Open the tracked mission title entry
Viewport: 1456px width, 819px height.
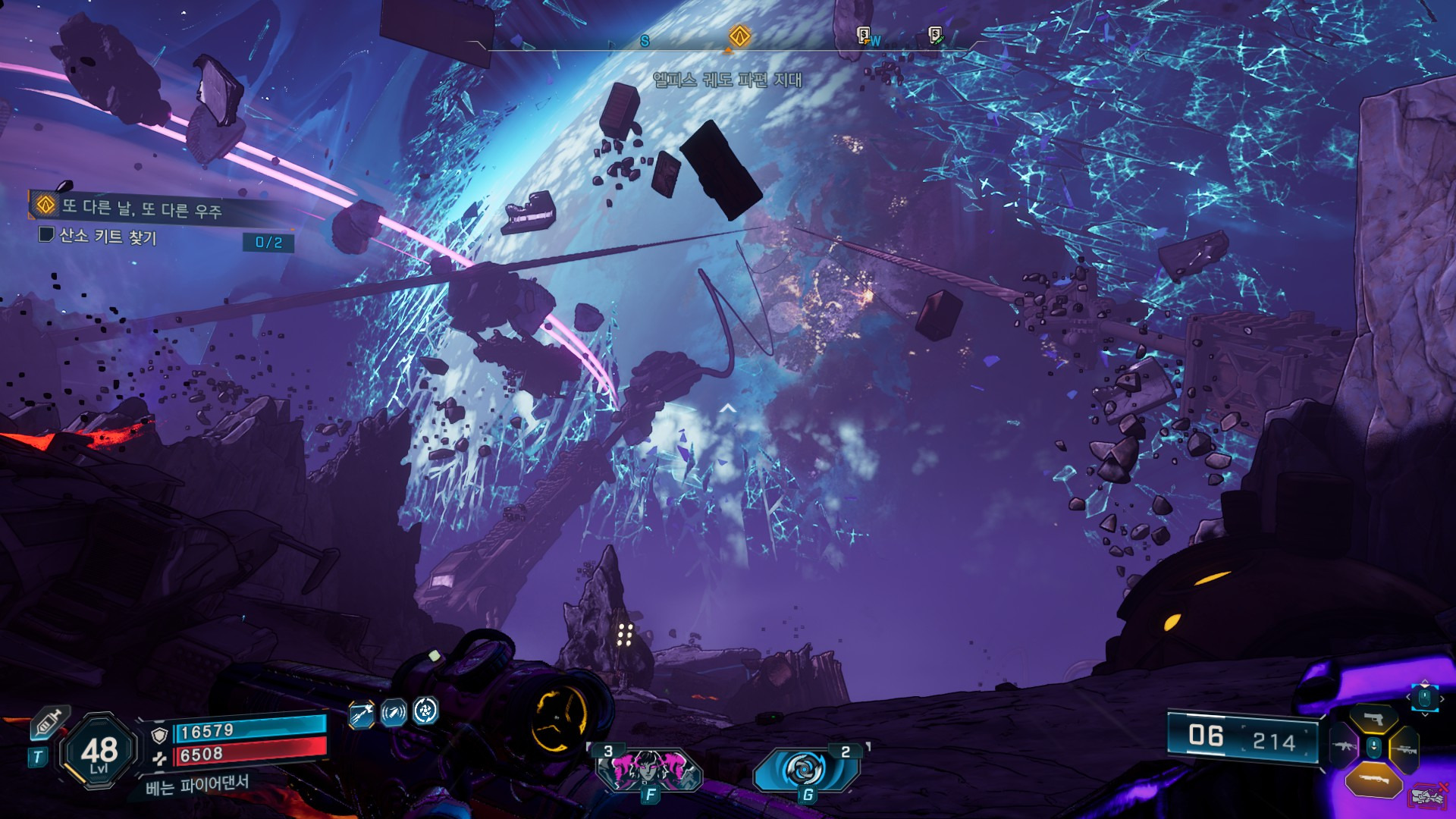[x=141, y=208]
